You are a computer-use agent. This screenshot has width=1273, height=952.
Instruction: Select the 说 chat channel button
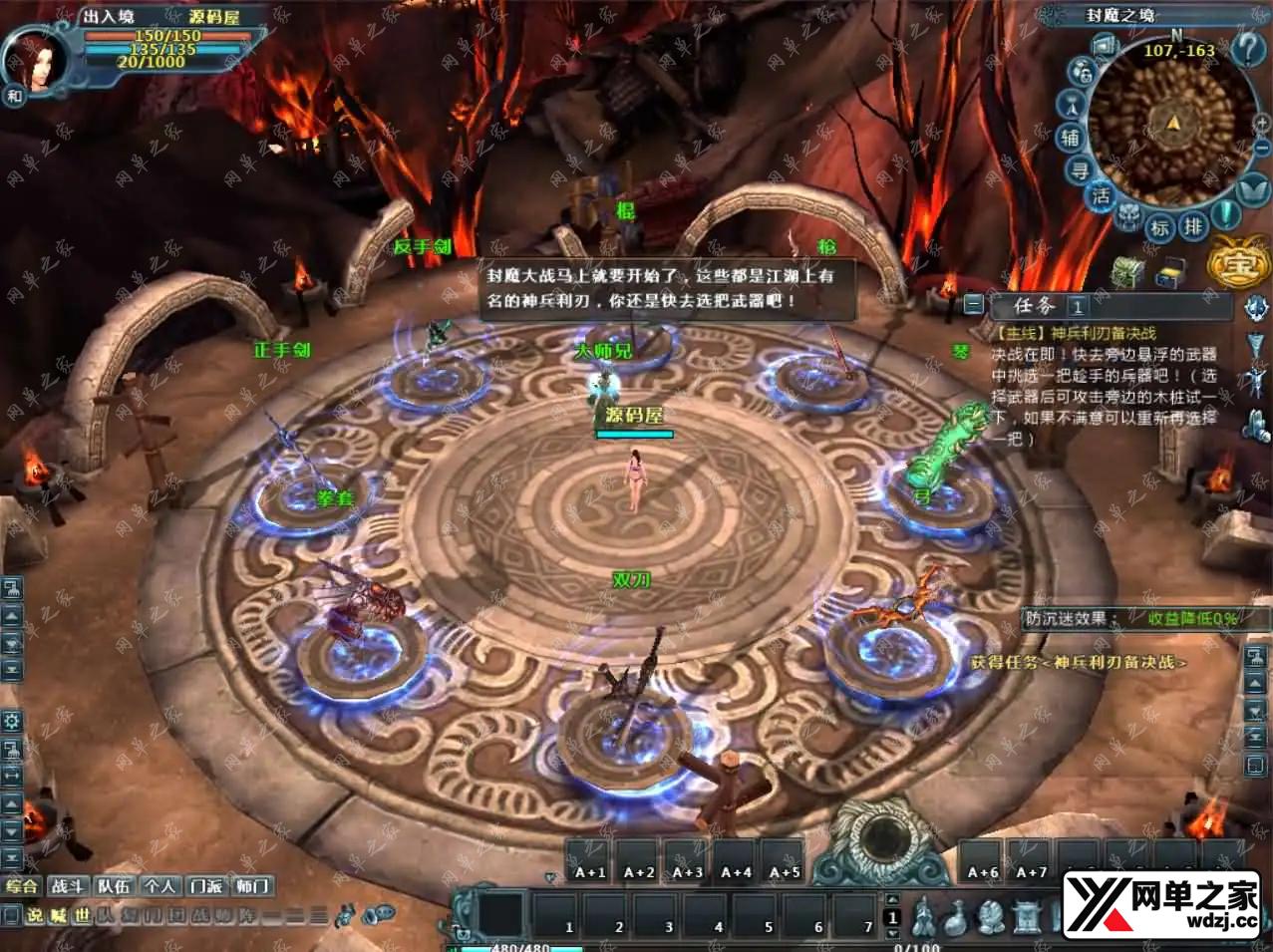[35, 915]
